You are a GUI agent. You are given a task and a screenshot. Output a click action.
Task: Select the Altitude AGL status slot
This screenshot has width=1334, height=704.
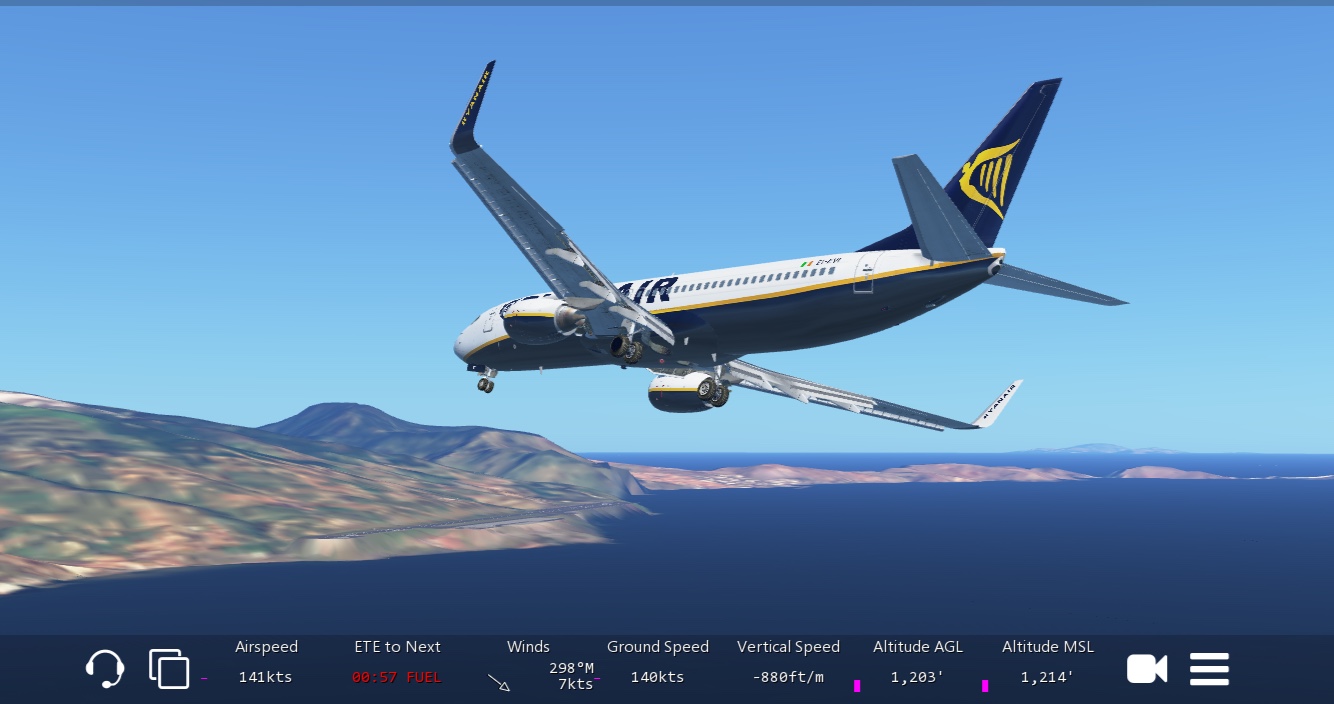pos(917,663)
